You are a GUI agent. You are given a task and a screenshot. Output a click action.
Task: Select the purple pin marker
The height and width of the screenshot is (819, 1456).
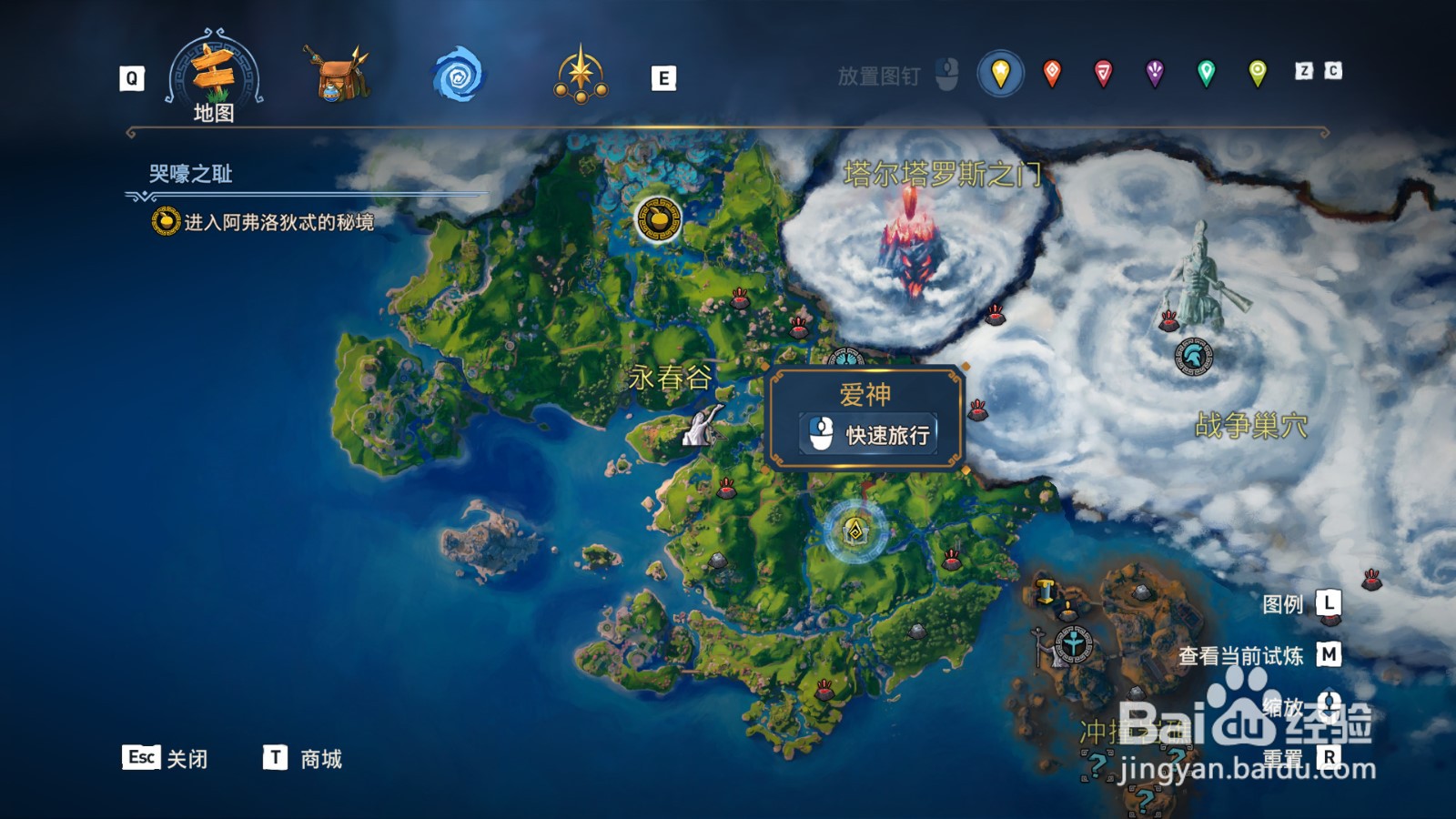point(1155,73)
